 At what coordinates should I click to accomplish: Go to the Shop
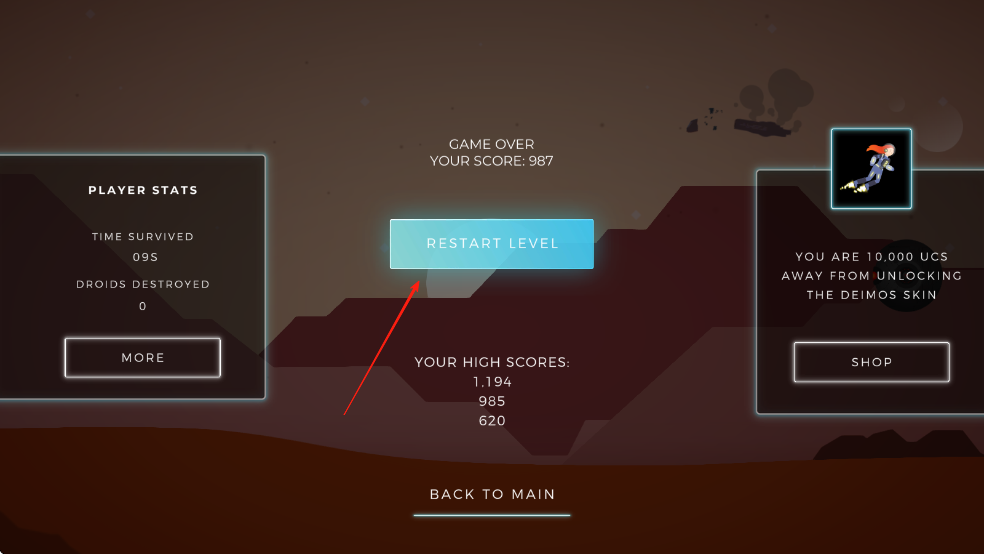(x=871, y=362)
